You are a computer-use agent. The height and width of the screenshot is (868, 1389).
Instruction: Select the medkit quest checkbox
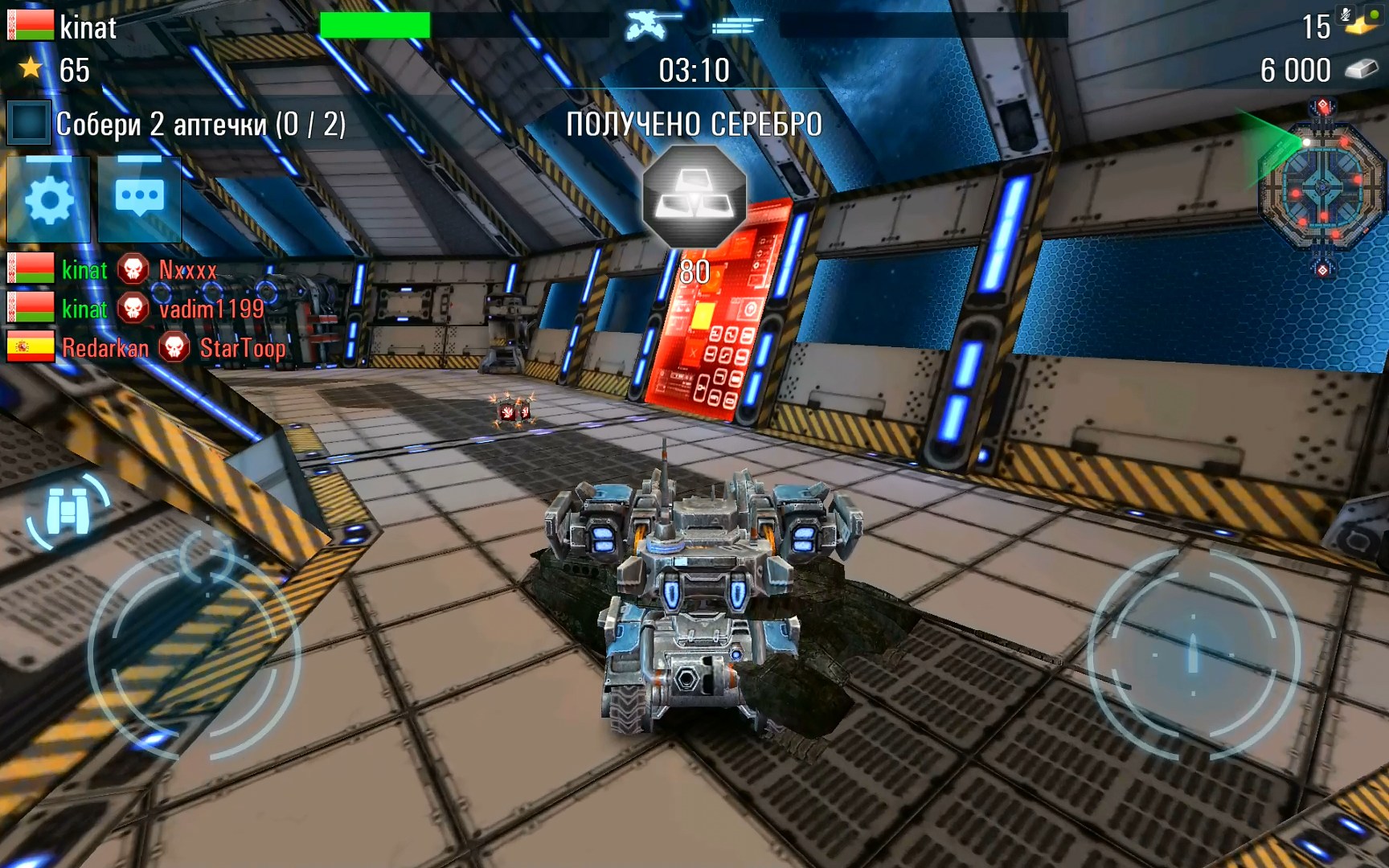point(28,123)
